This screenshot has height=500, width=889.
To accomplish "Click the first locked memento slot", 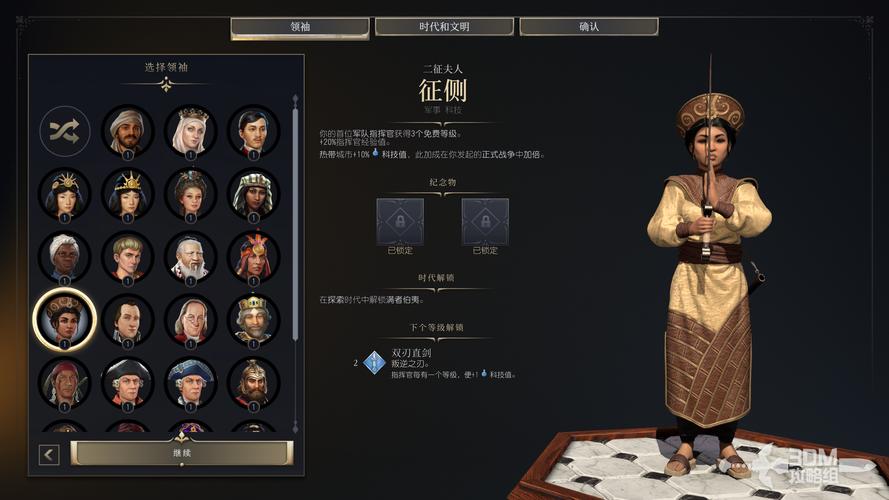I will [399, 221].
